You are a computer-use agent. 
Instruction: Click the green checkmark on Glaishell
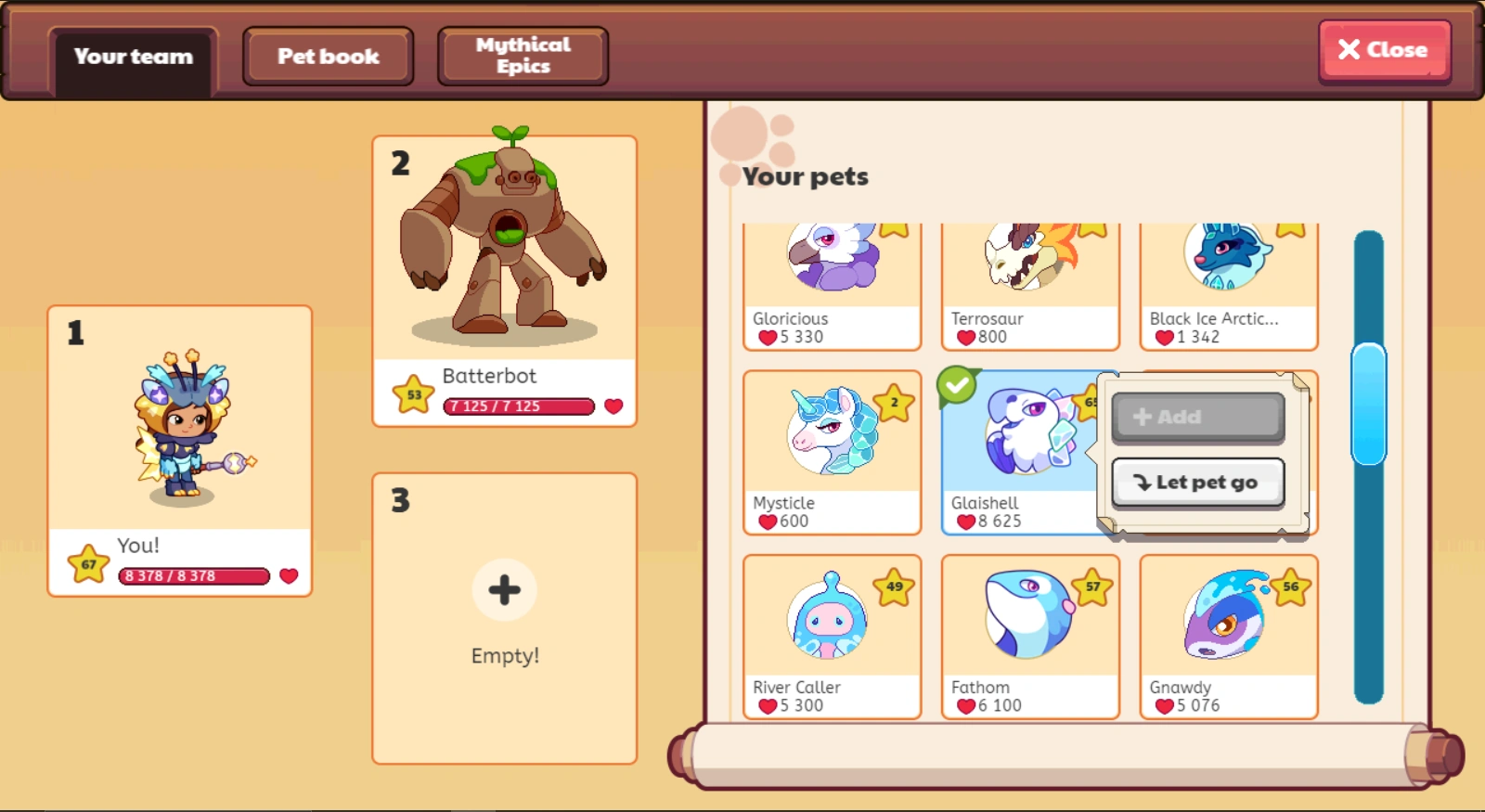click(957, 383)
